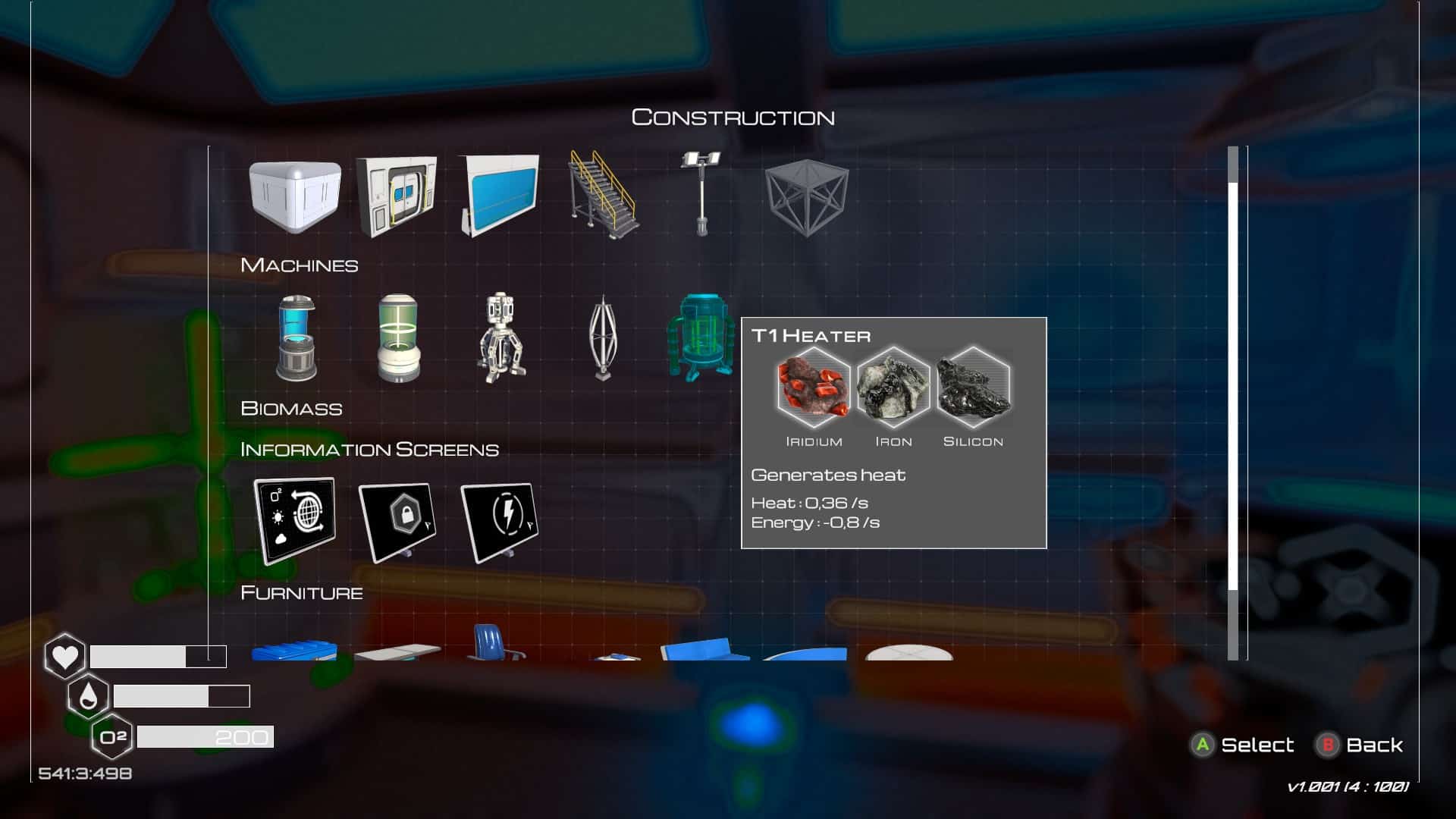Image resolution: width=1456 pixels, height=819 pixels.
Task: Choose the blue sofa furniture
Action: (x=704, y=650)
